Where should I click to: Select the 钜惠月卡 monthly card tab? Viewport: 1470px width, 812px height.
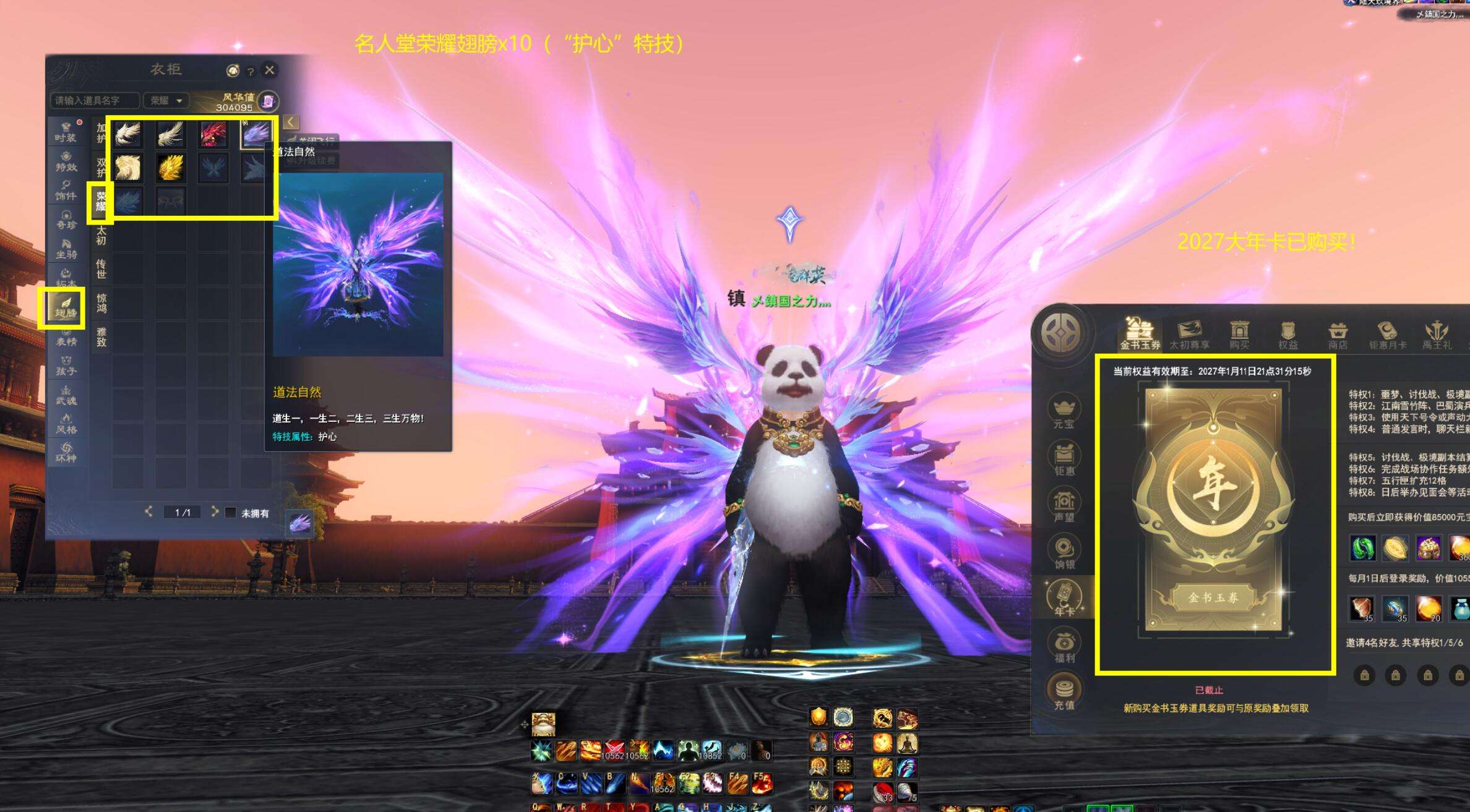(1387, 335)
